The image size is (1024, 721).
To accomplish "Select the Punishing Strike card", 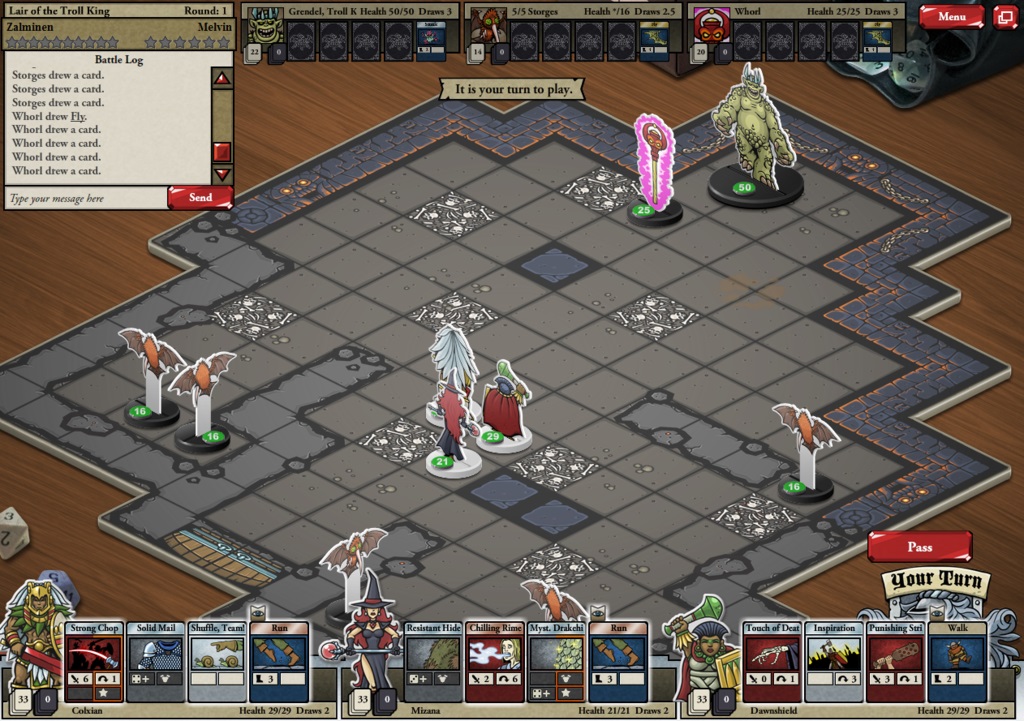I will pos(895,662).
